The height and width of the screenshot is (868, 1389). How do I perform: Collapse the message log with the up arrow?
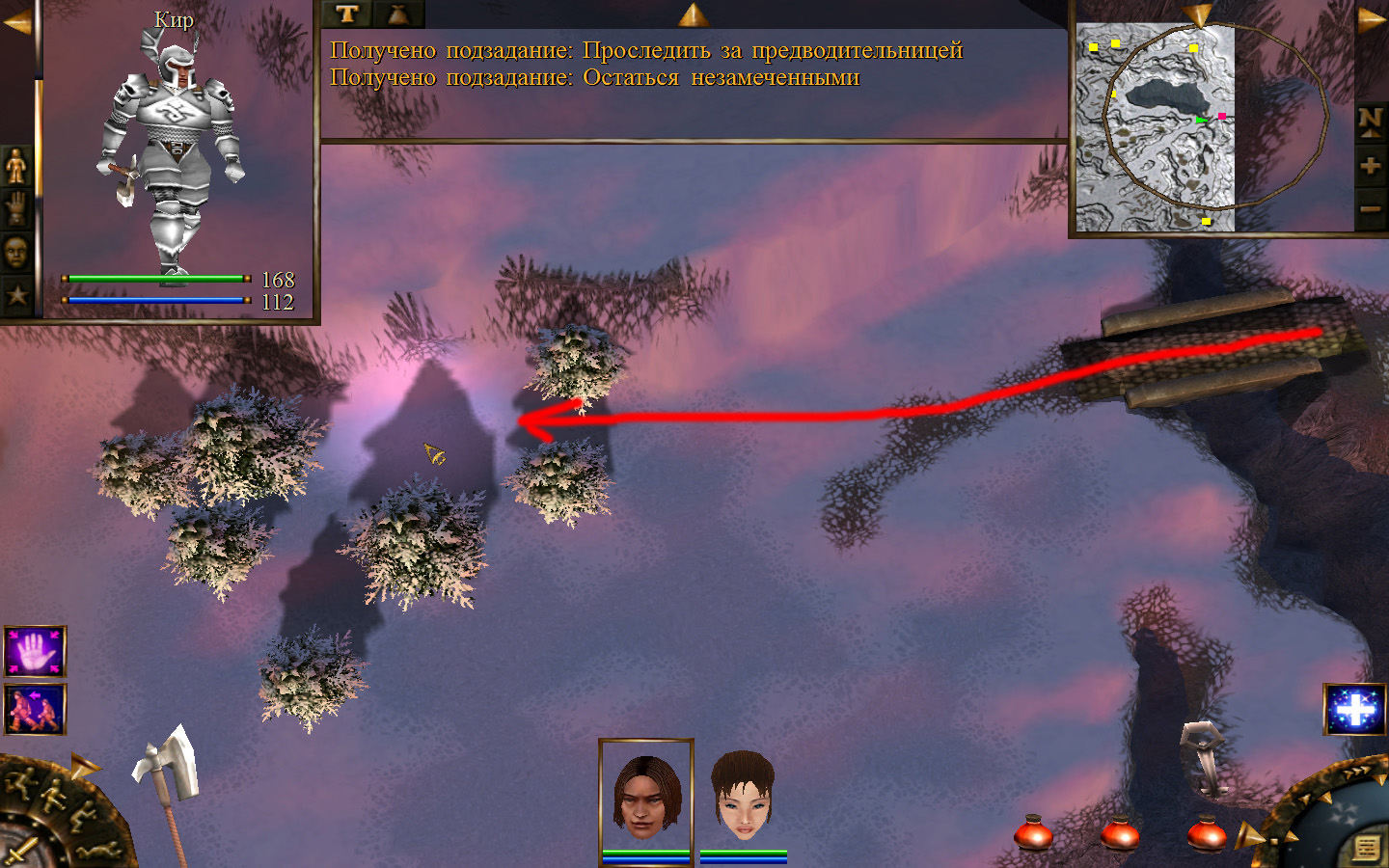(694, 14)
